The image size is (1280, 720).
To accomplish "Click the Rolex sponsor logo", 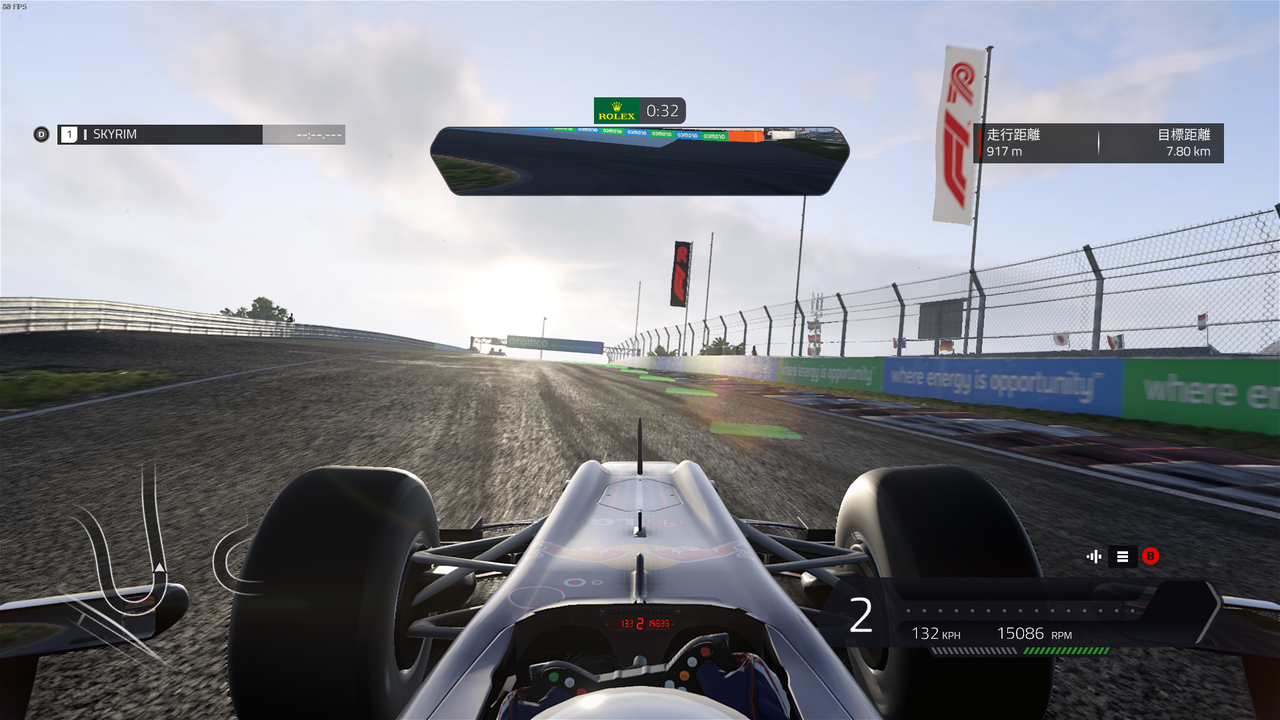I will point(619,112).
